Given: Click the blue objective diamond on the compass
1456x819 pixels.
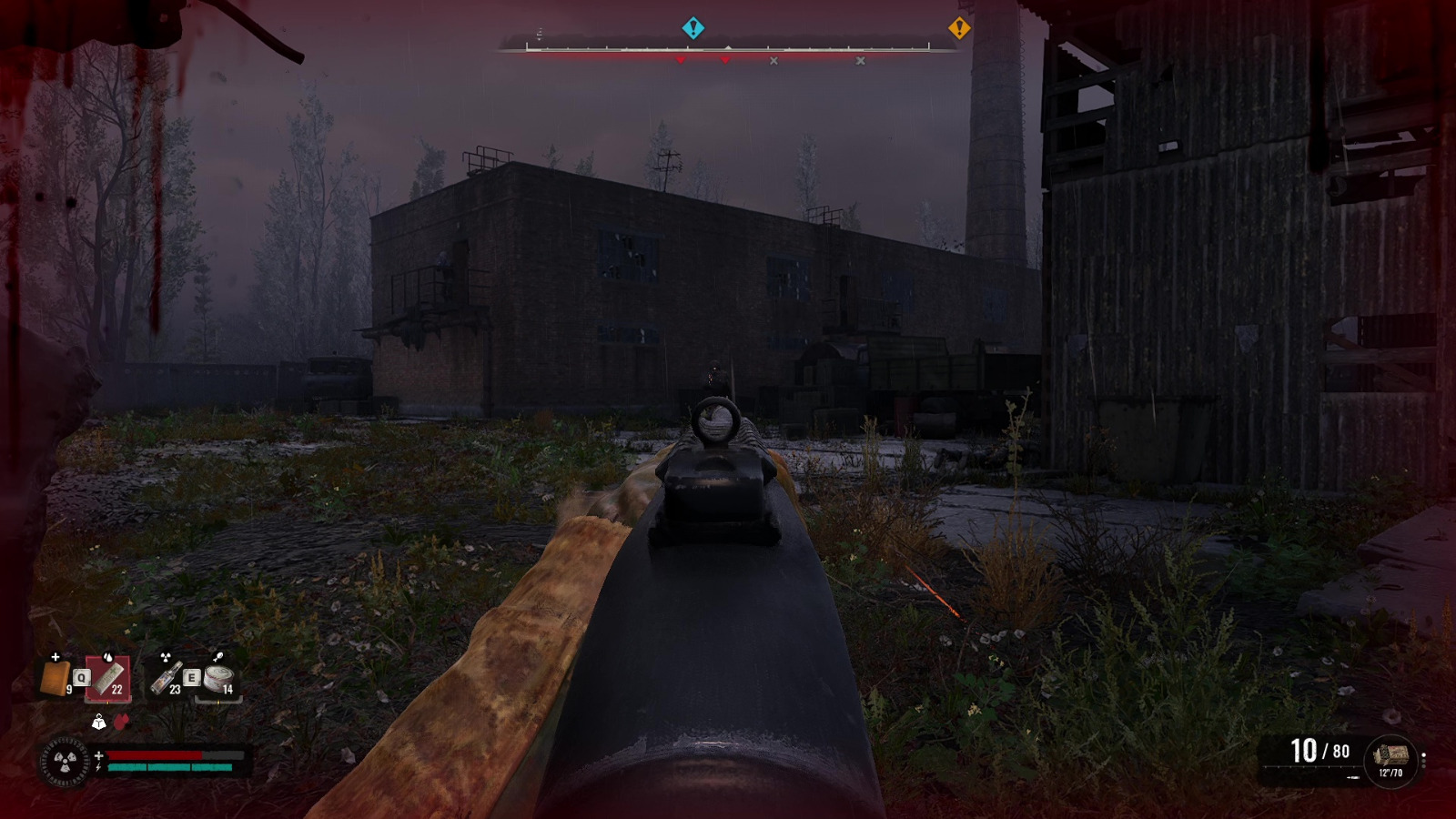Looking at the screenshot, I should pyautogui.click(x=693, y=28).
